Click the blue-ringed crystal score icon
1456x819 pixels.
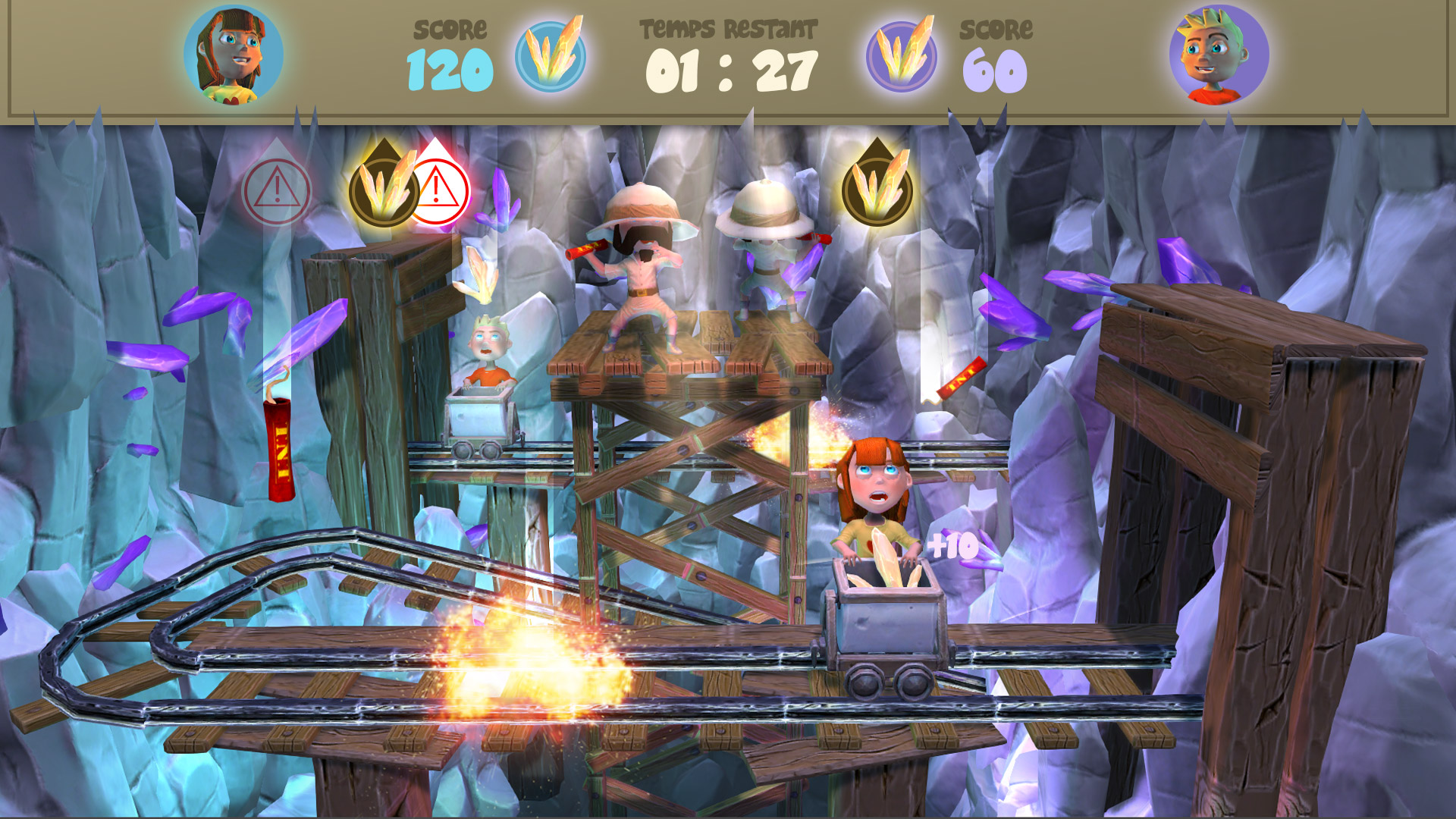[551, 56]
